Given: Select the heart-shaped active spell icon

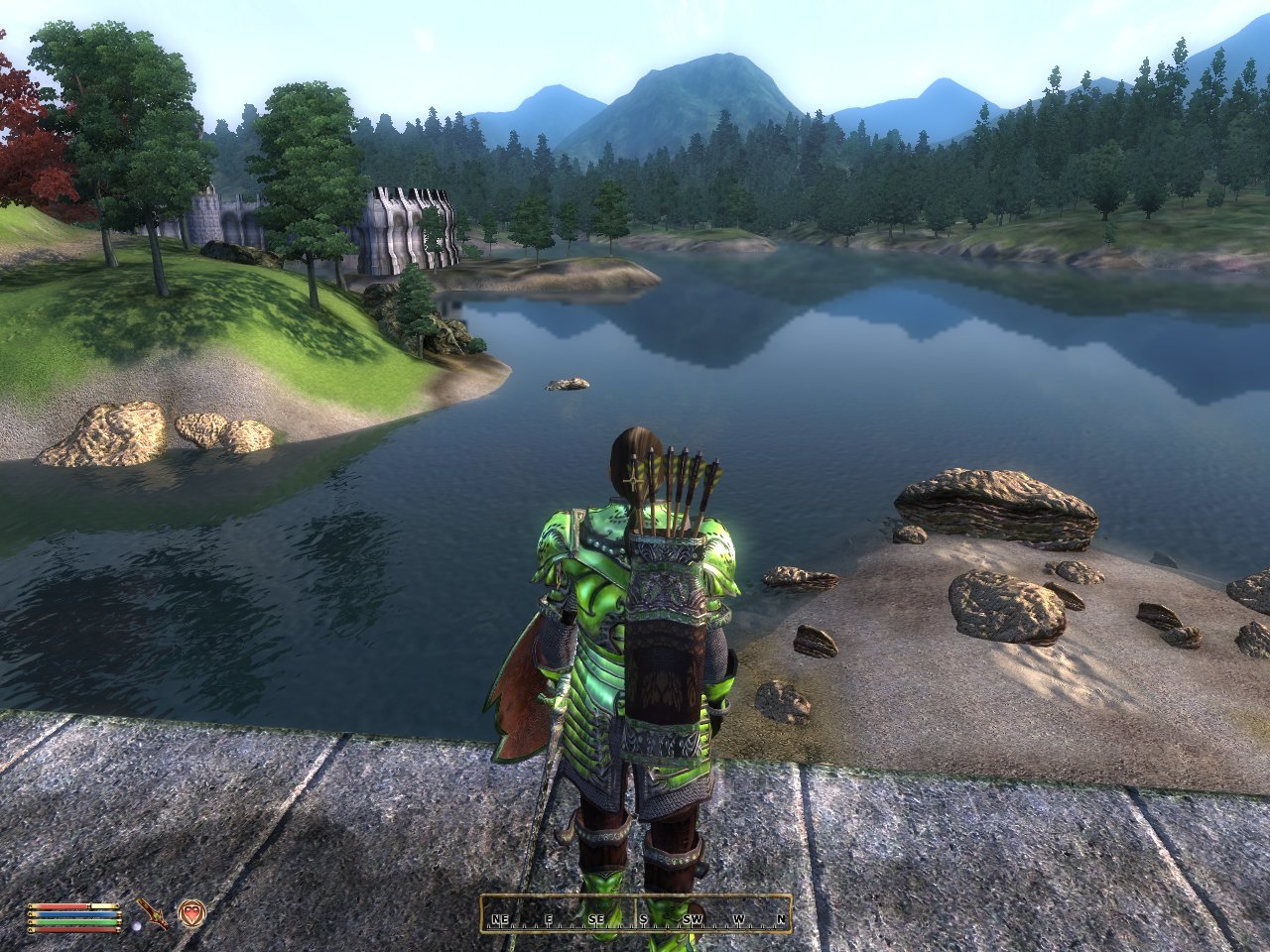Looking at the screenshot, I should point(190,912).
